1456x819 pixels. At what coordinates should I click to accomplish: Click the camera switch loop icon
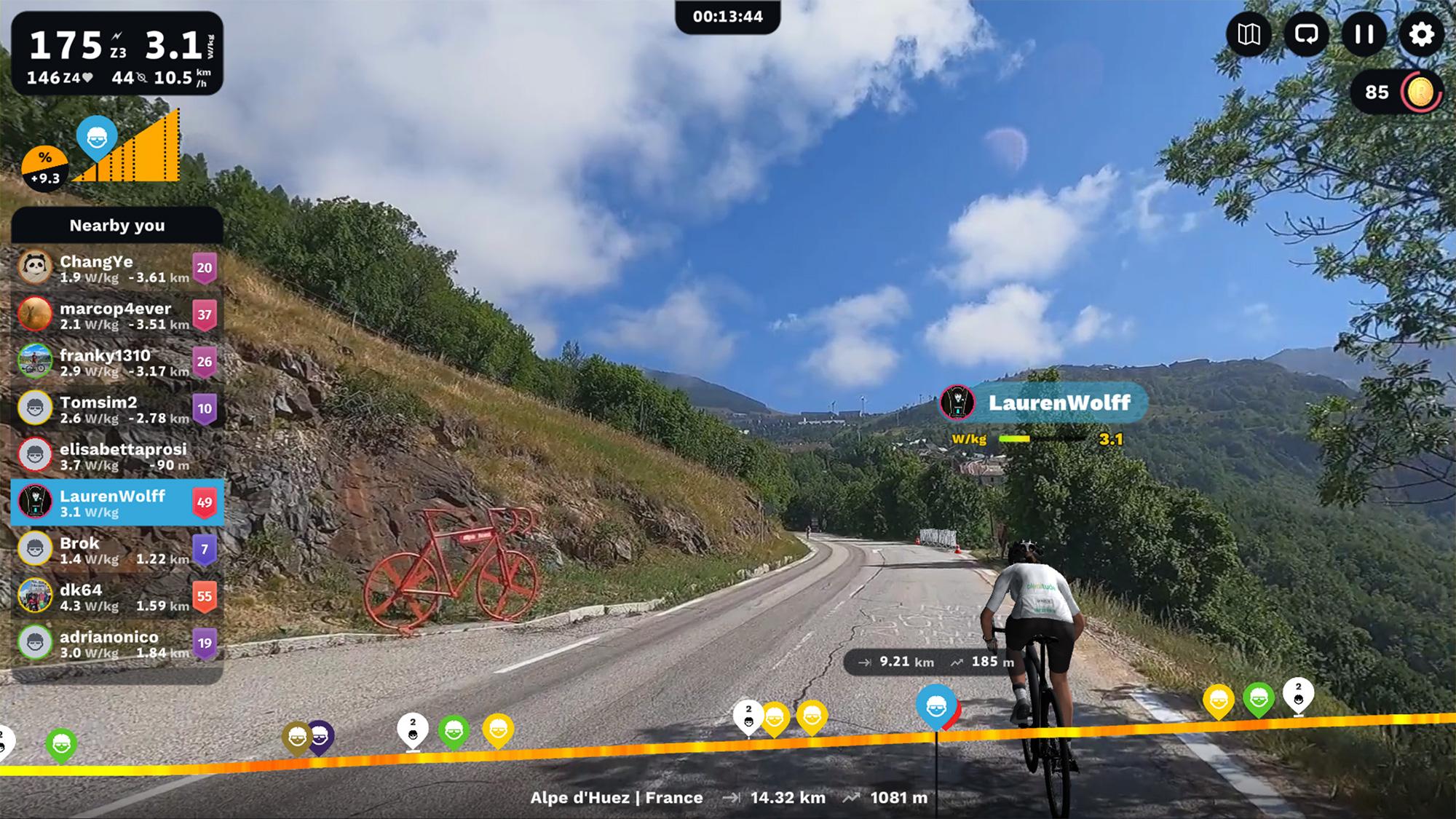[1306, 34]
